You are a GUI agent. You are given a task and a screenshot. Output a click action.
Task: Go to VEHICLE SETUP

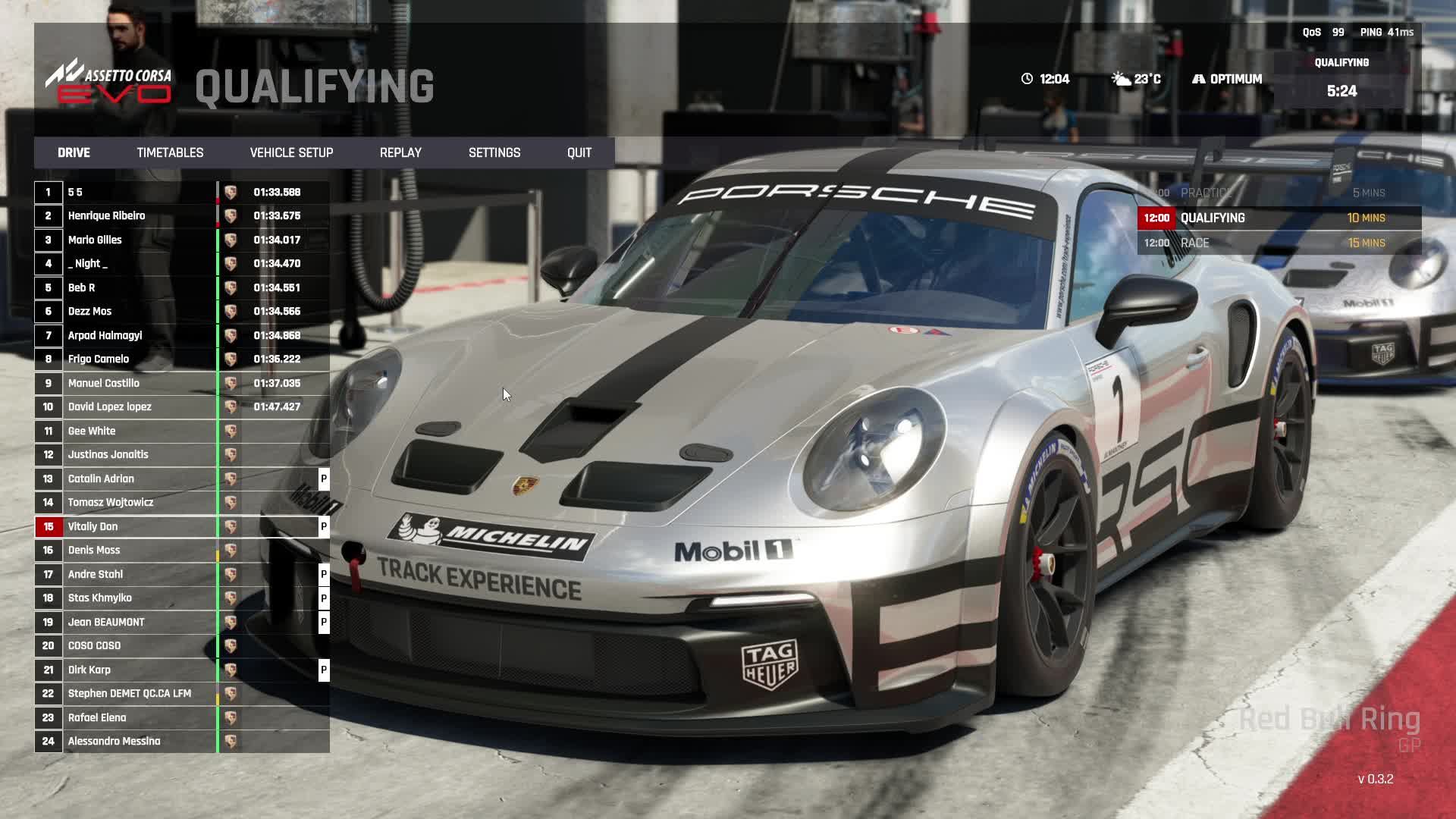[291, 152]
